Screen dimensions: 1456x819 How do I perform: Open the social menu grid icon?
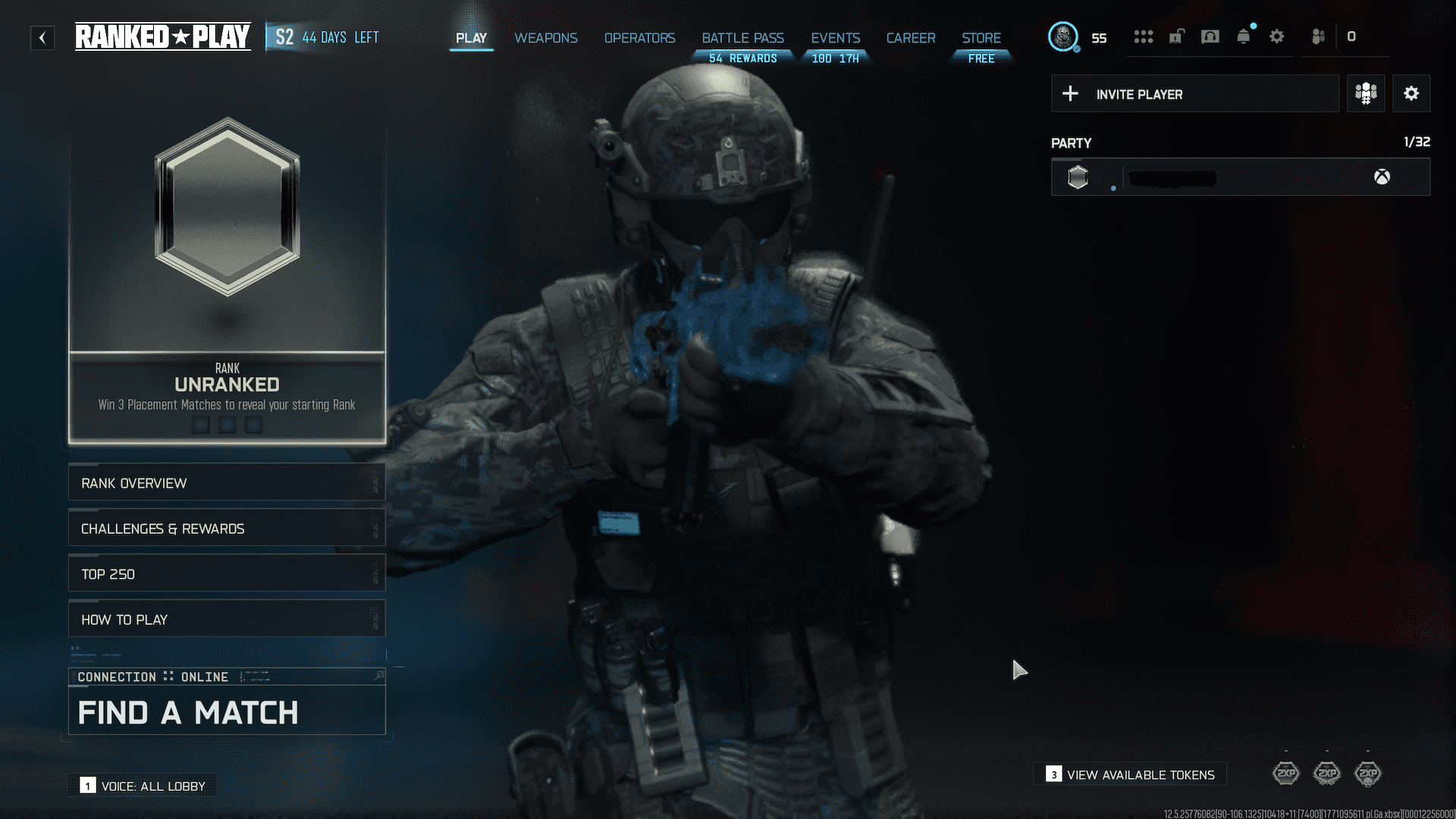(1144, 36)
